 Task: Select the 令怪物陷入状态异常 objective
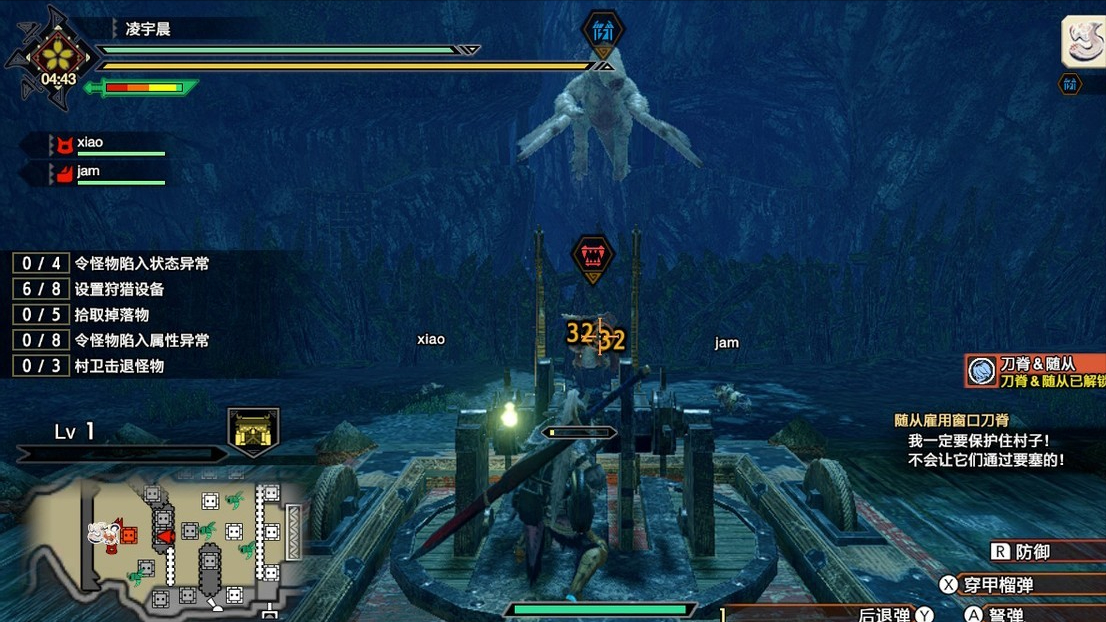141,264
